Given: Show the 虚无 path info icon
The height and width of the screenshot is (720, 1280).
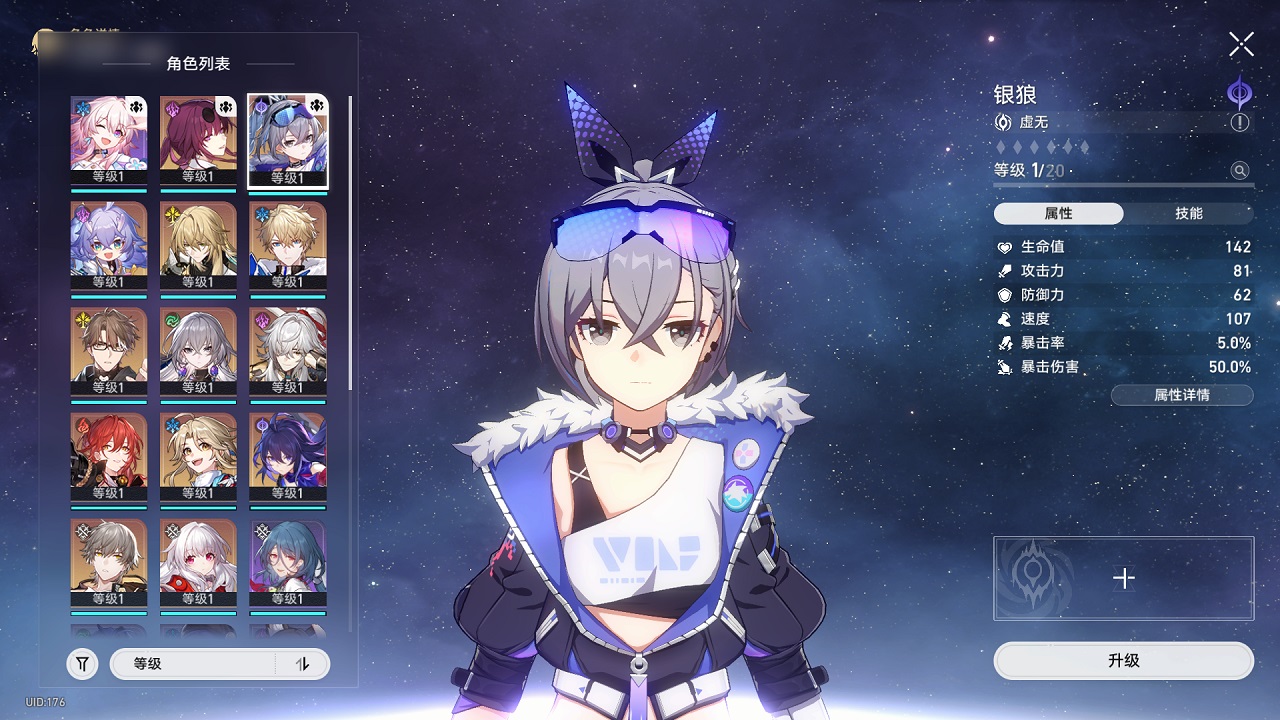Looking at the screenshot, I should pyautogui.click(x=1240, y=122).
